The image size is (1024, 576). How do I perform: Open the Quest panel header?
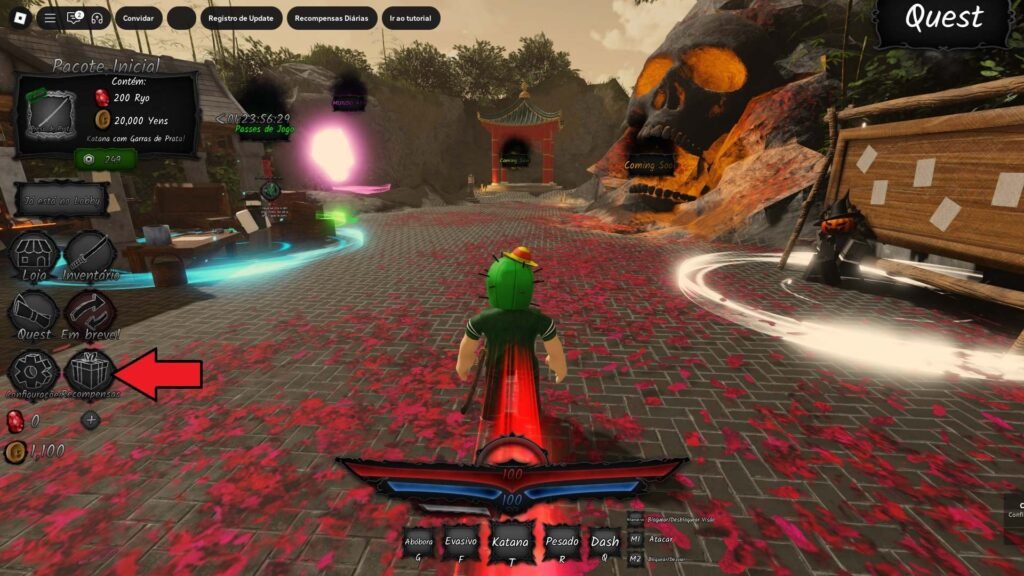[x=943, y=20]
